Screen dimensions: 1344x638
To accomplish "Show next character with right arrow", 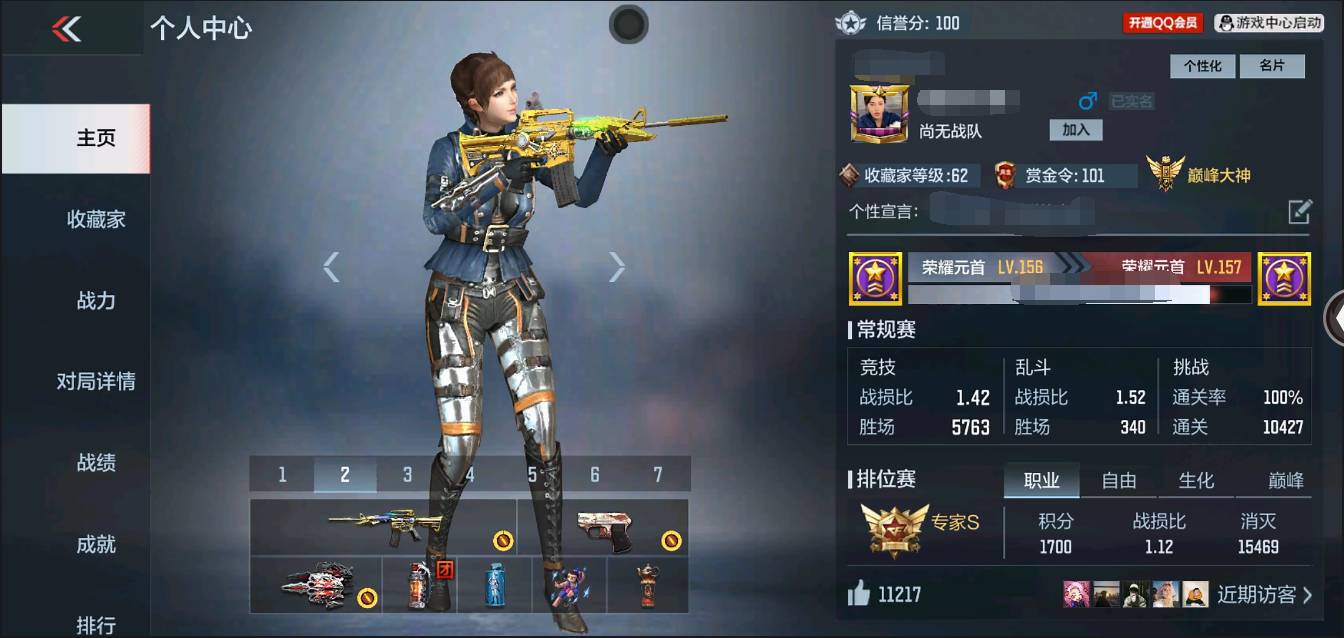I will pos(617,267).
